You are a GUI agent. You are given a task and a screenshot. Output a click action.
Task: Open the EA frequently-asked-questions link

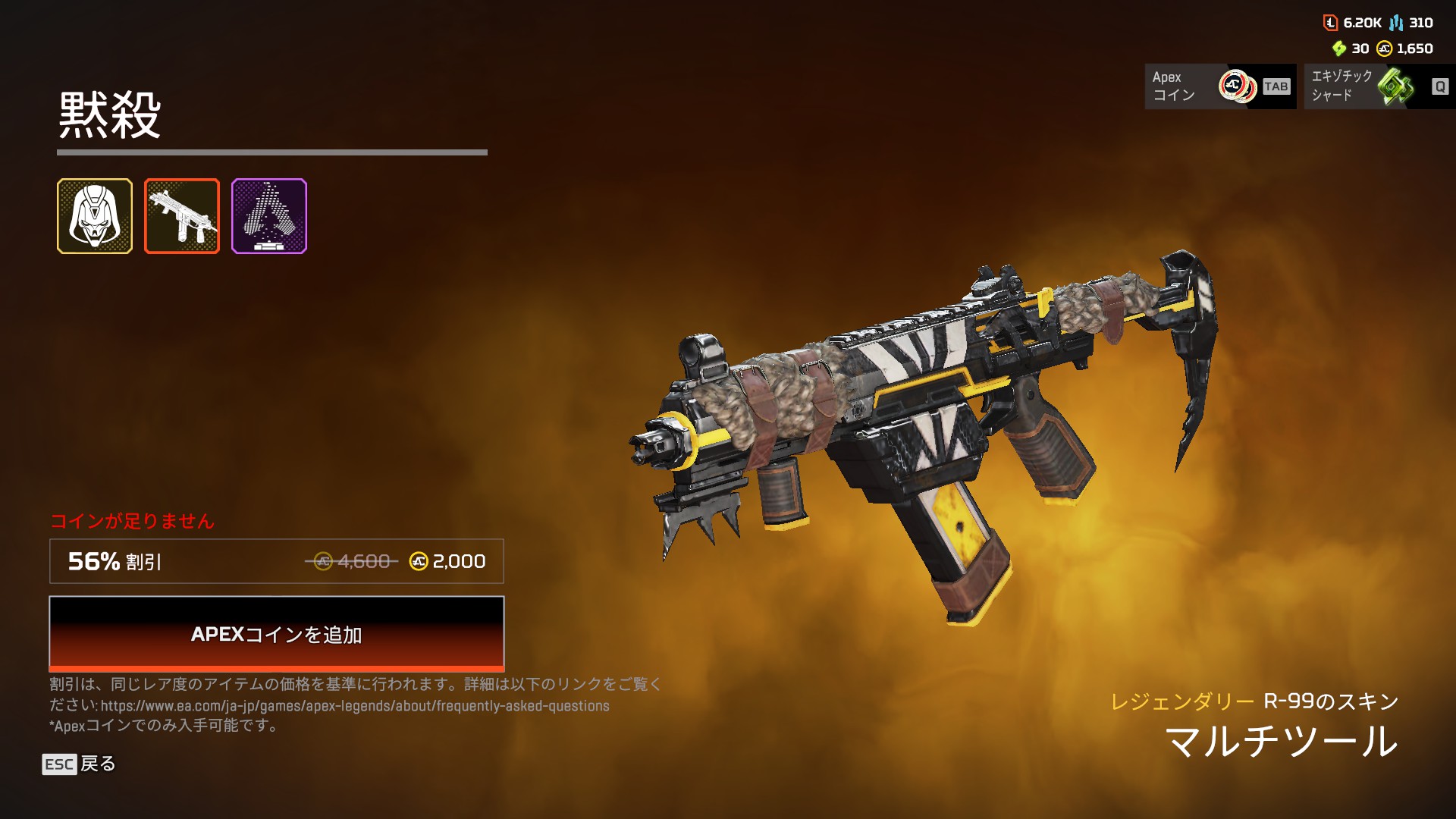click(355, 706)
